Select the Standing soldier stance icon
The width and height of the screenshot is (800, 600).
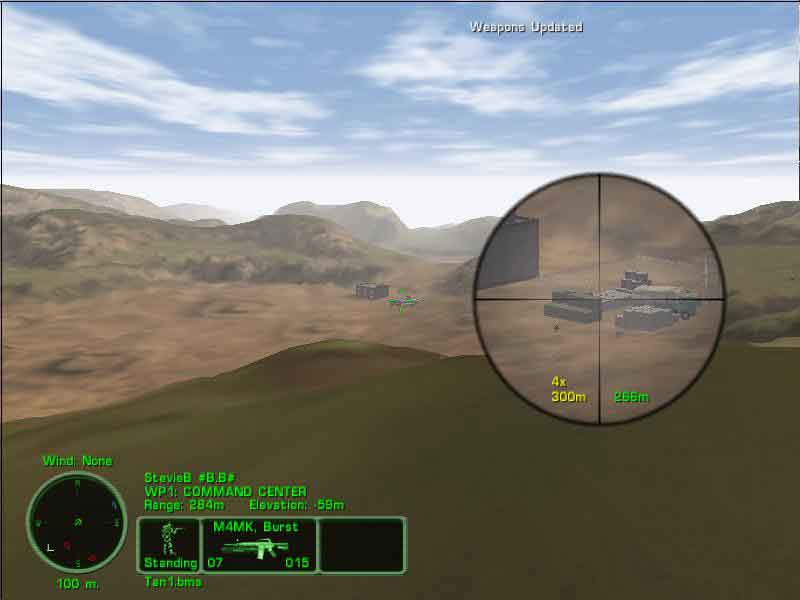170,544
